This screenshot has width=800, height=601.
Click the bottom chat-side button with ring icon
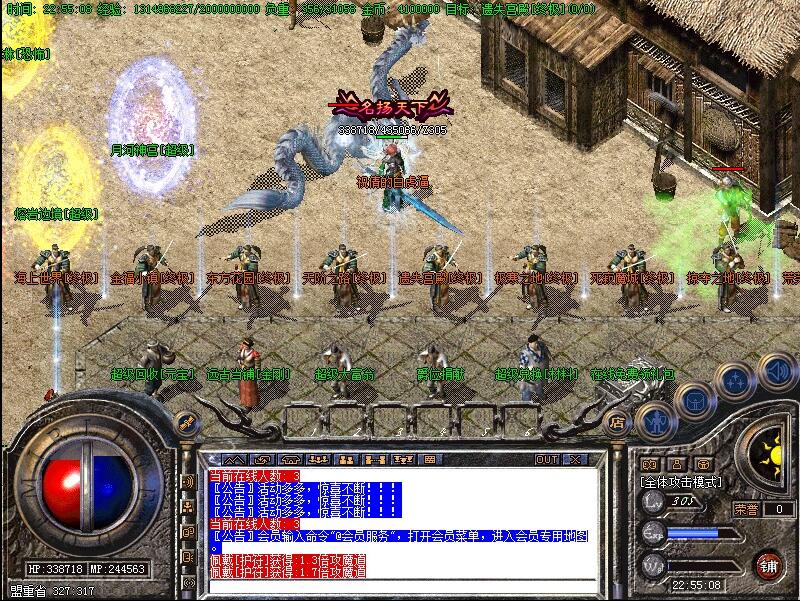188,583
